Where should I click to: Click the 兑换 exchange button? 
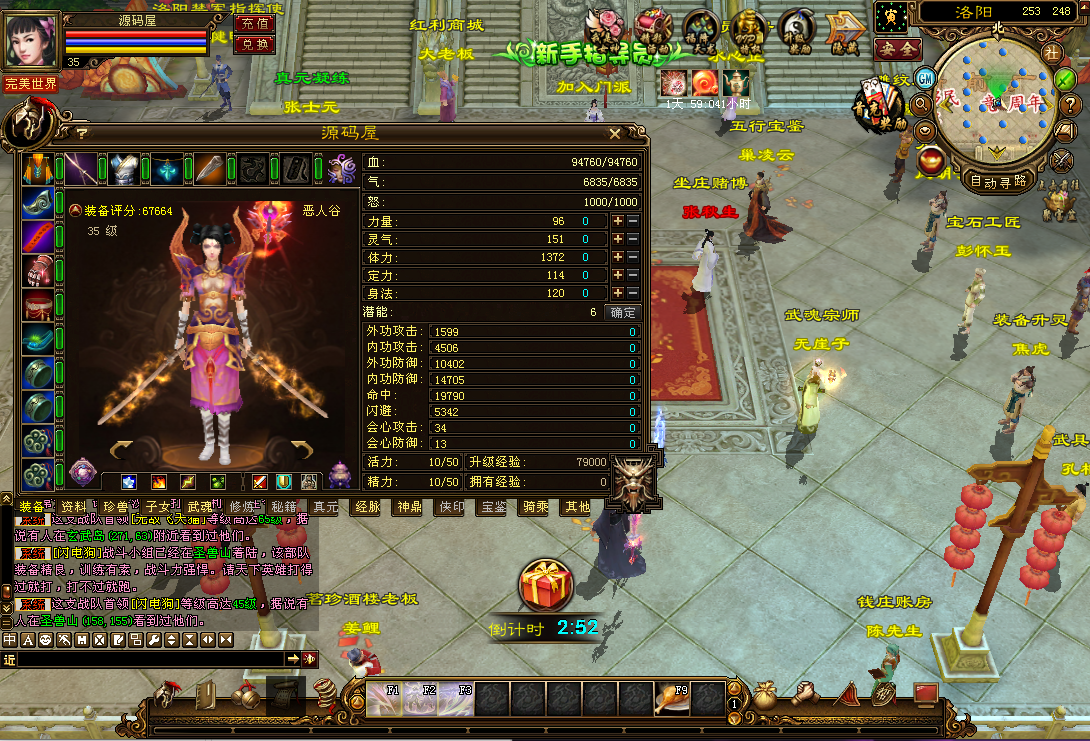coord(254,44)
